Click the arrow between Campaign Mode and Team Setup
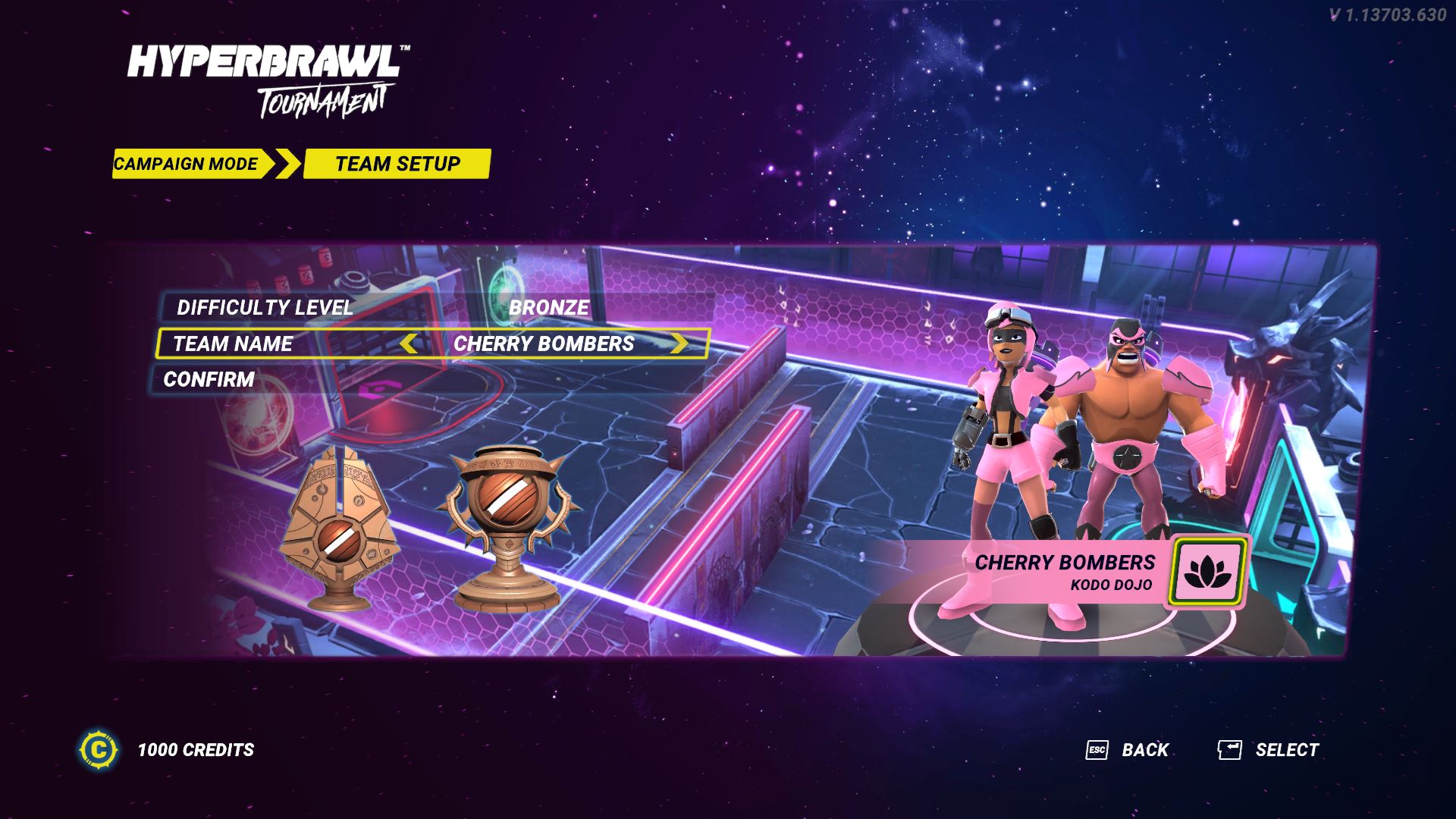Image resolution: width=1456 pixels, height=819 pixels. coord(286,162)
